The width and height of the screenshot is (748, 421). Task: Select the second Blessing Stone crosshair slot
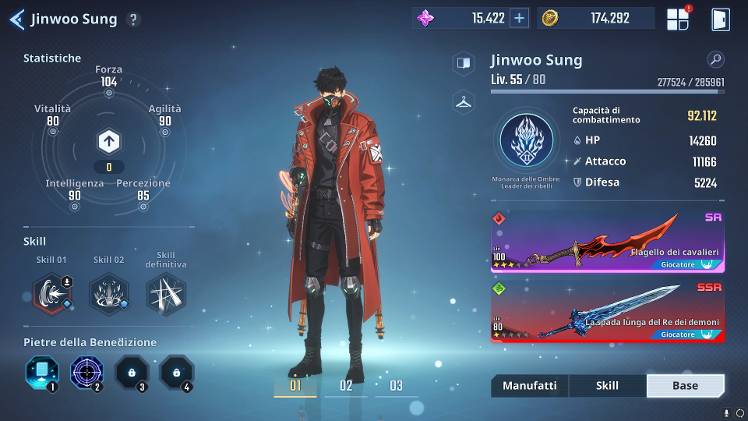point(87,373)
